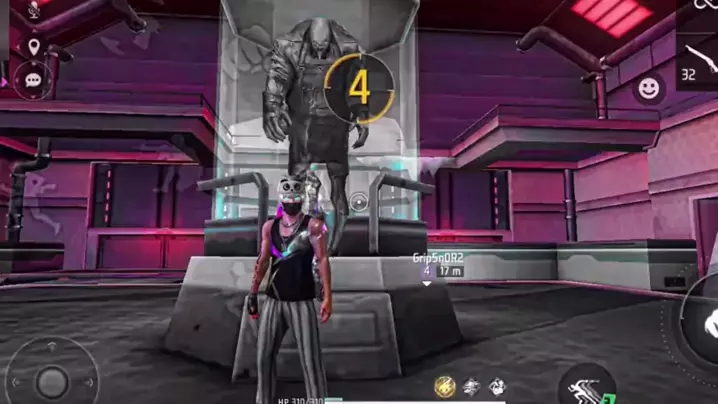Activate the sprint running figure button

pyautogui.click(x=586, y=388)
